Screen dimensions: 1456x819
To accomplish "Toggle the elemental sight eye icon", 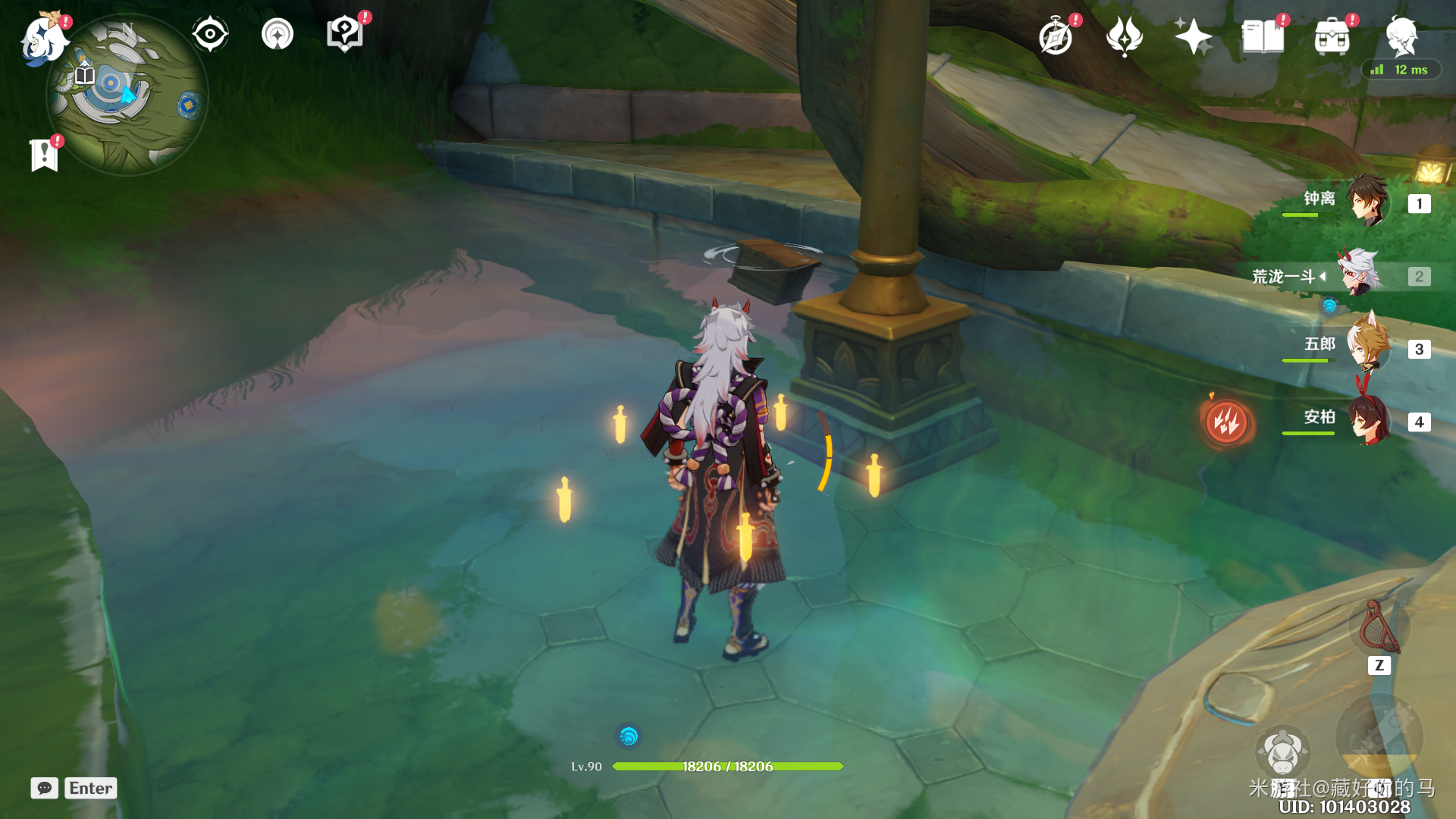I will tap(210, 35).
